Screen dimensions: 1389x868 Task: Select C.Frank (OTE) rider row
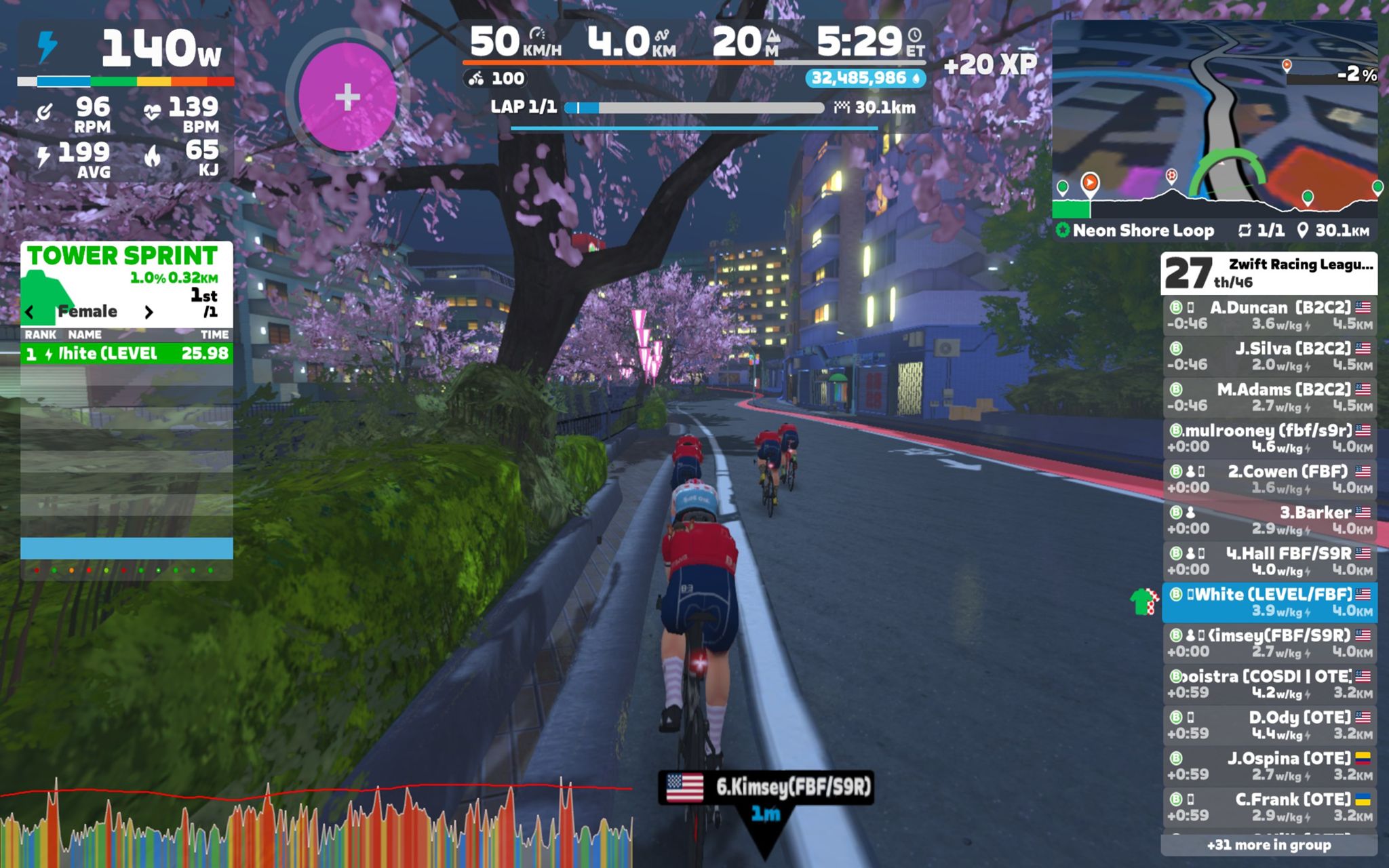1268,807
